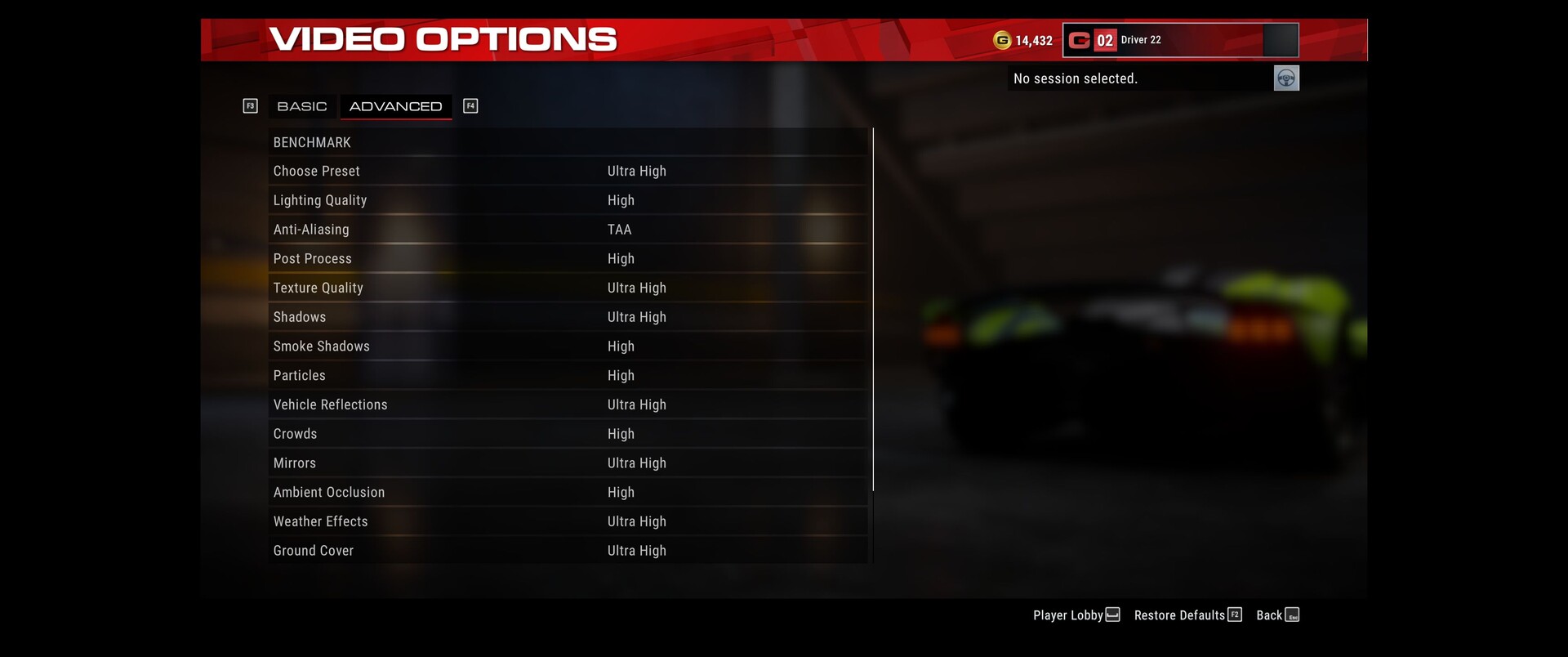The image size is (1568, 657).
Task: Change the Anti-Aliasing mode
Action: coord(567,230)
